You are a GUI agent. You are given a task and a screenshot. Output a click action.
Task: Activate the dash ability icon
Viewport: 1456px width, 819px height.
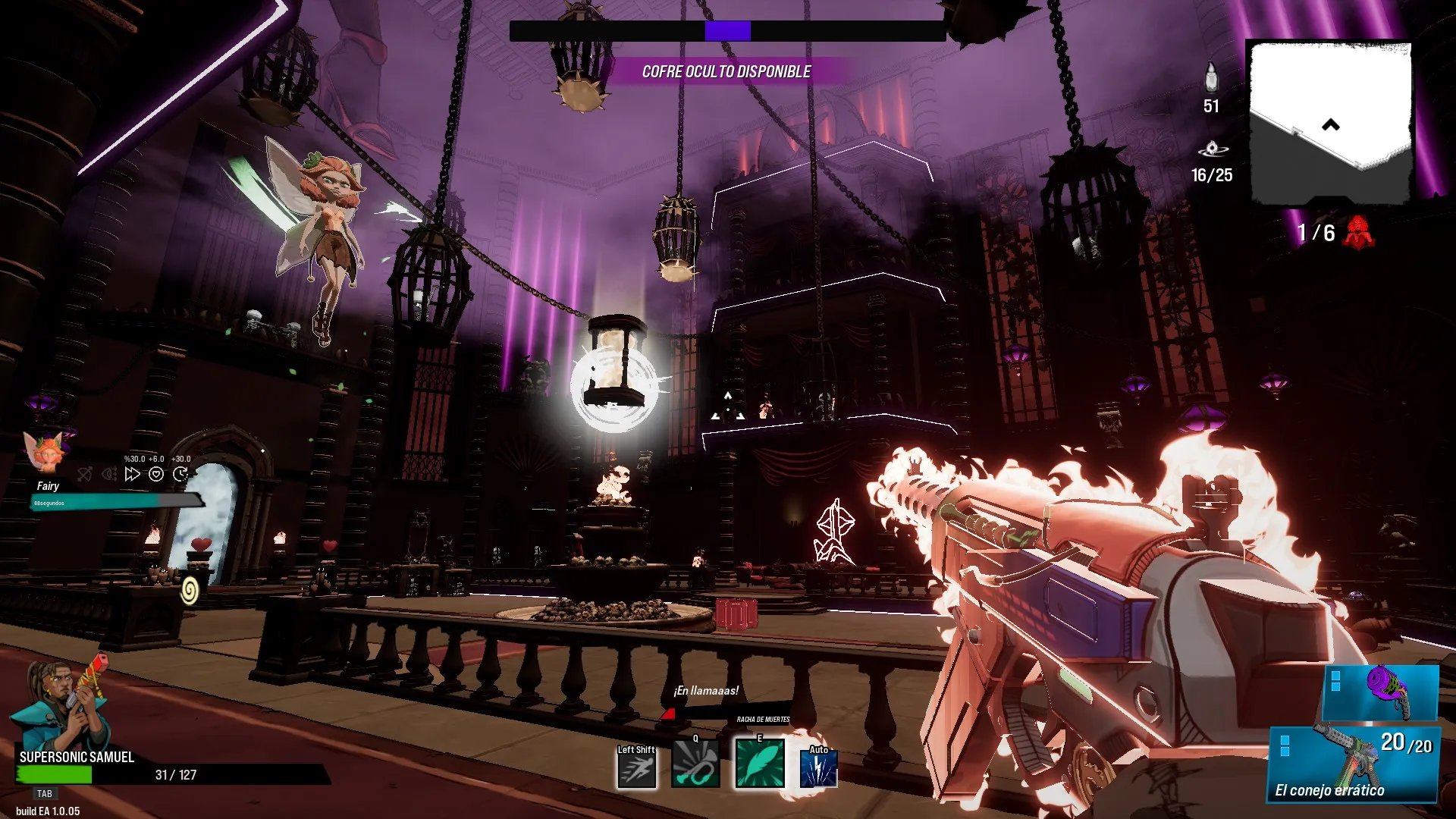pyautogui.click(x=636, y=769)
